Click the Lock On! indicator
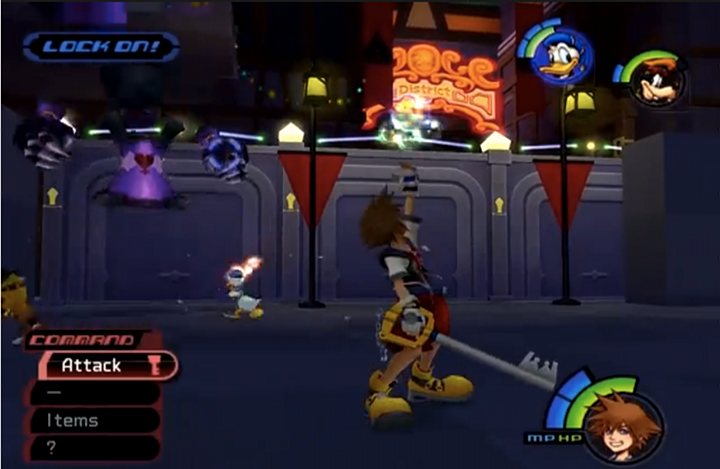Viewport: 720px width, 469px height. click(101, 46)
